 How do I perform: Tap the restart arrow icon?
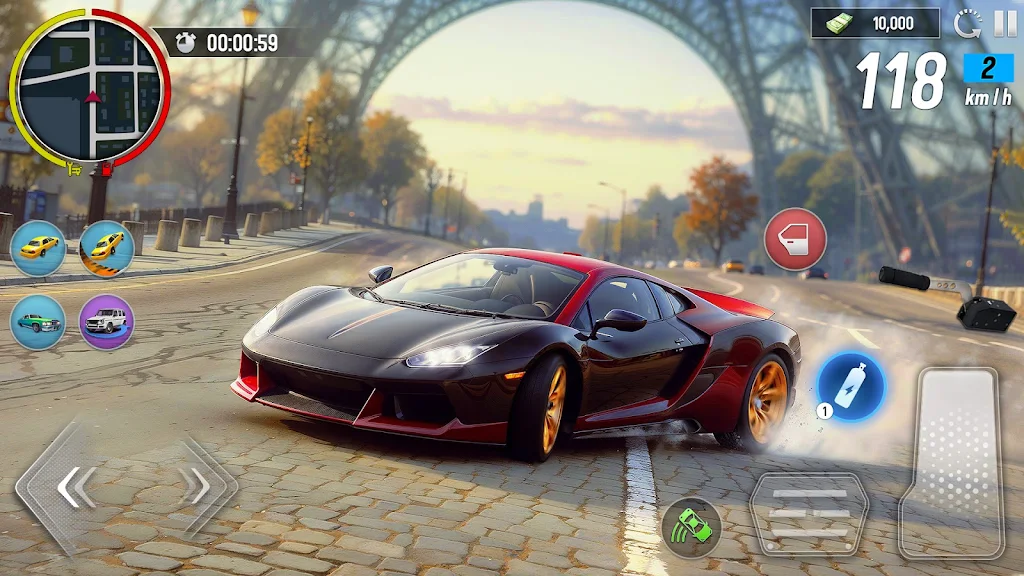(x=968, y=23)
